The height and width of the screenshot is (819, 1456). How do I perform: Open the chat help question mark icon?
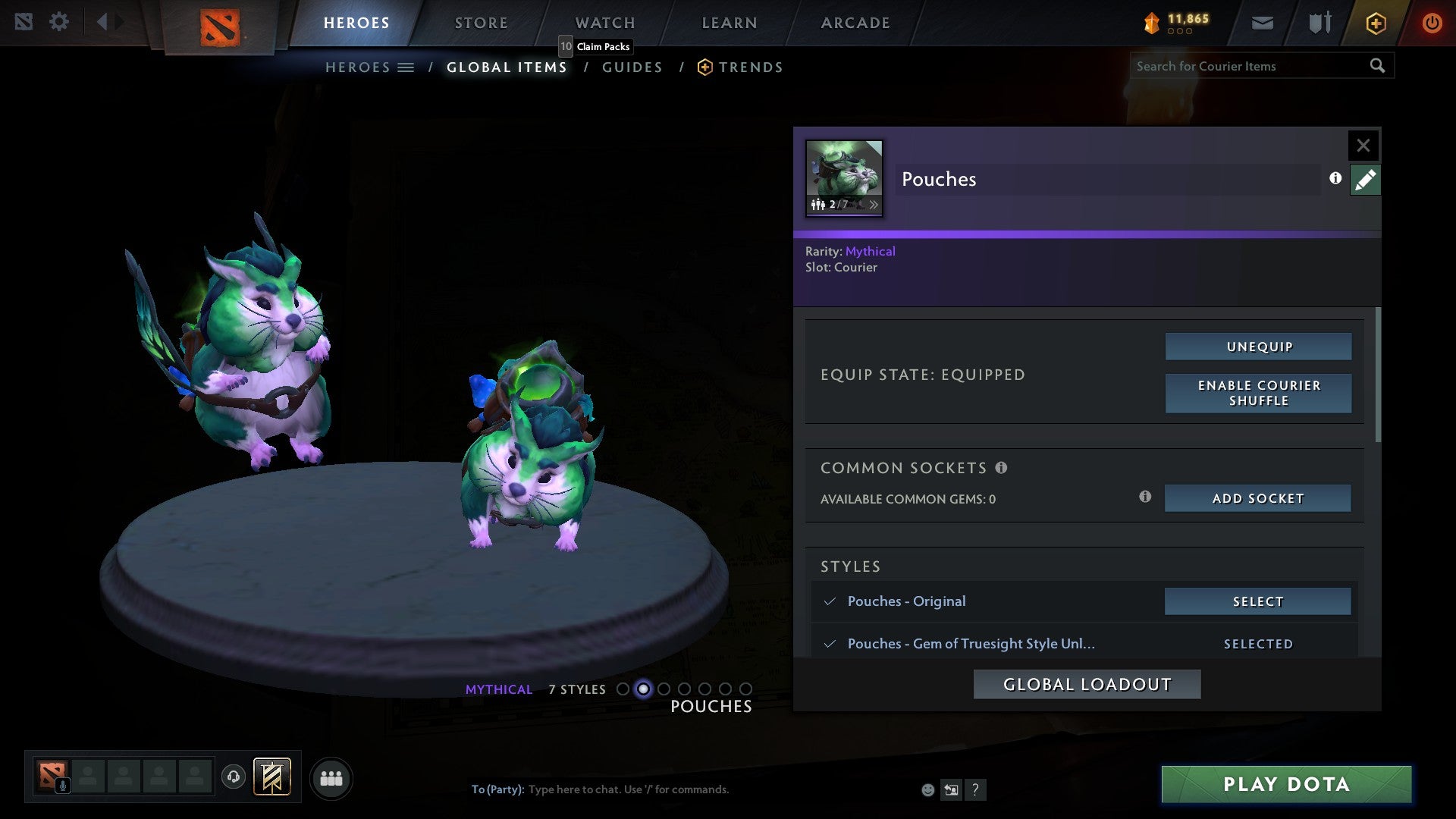[975, 789]
